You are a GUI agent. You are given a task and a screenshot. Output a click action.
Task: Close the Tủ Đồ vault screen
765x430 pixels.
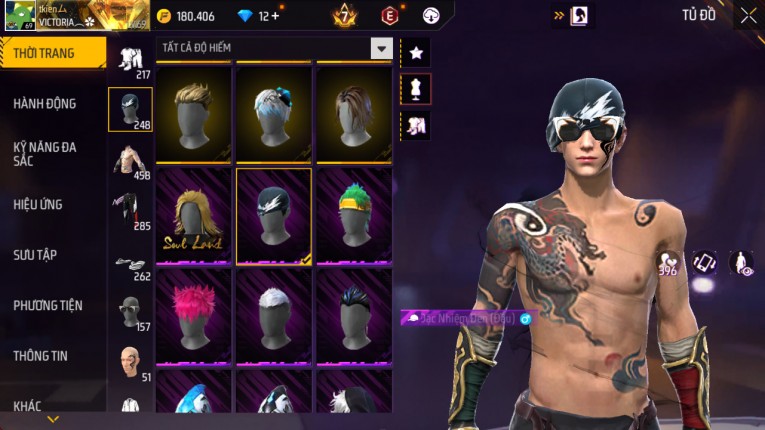pos(748,15)
